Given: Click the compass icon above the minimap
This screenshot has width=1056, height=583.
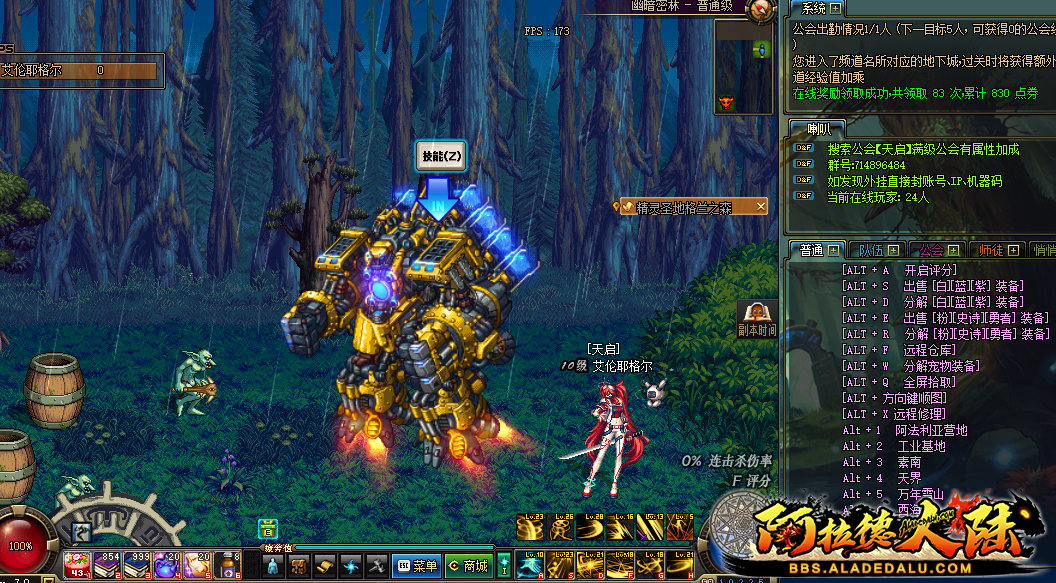Looking at the screenshot, I should 762,9.
